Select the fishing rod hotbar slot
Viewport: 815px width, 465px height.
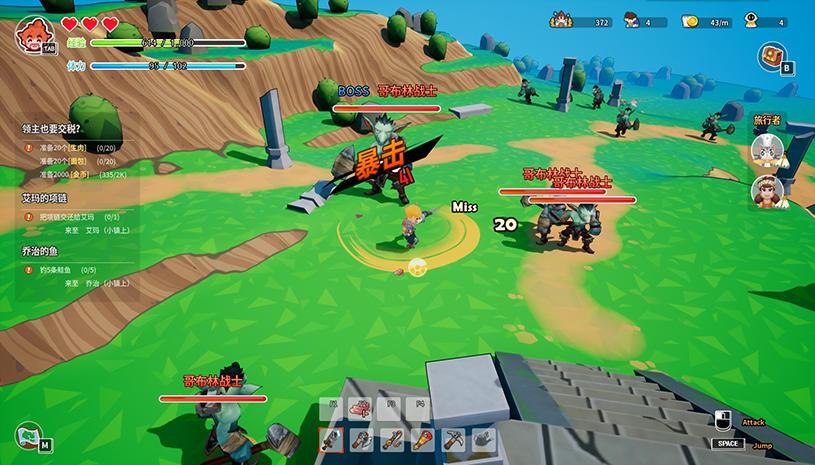click(x=393, y=439)
